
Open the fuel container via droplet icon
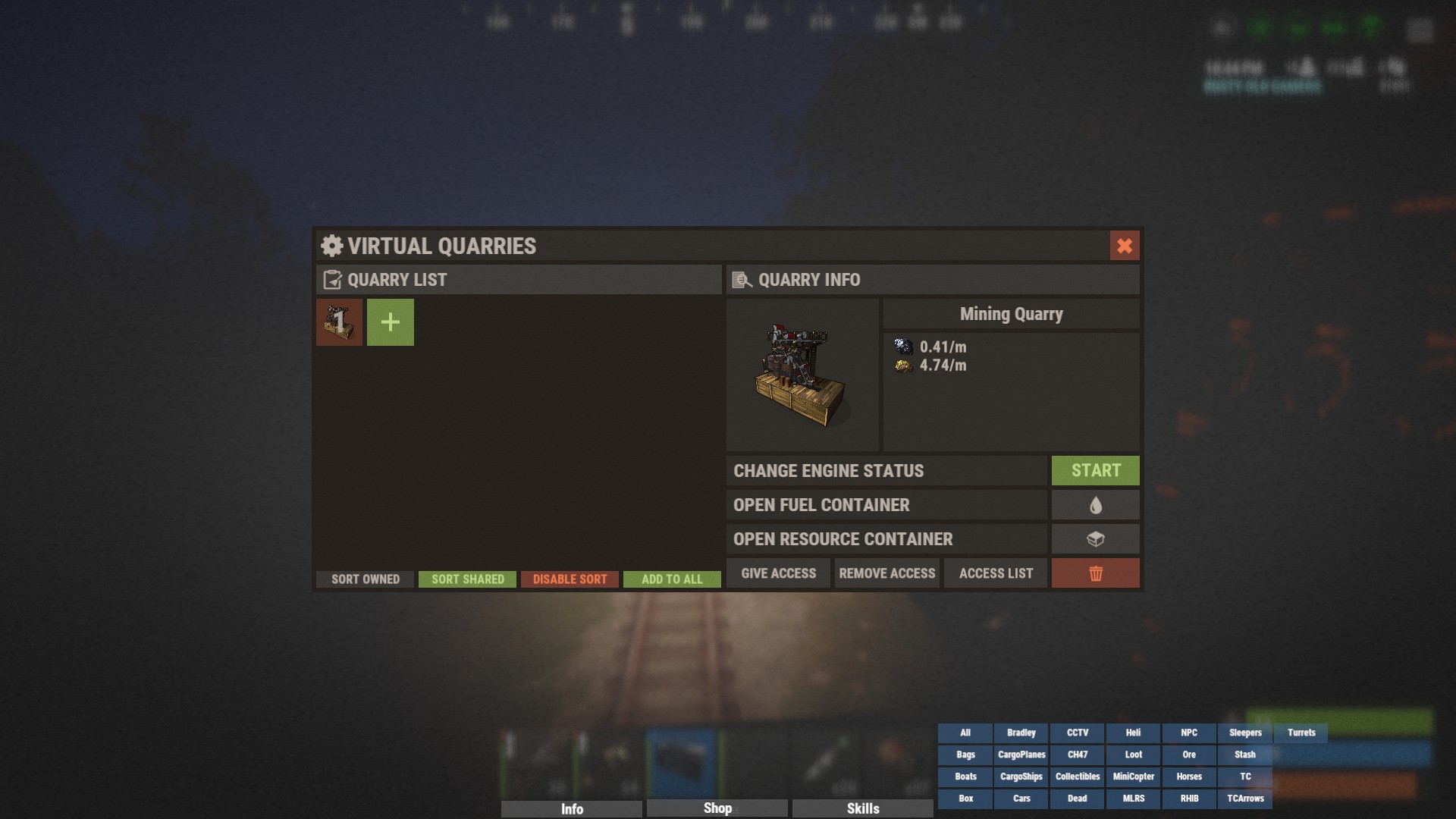pos(1095,504)
